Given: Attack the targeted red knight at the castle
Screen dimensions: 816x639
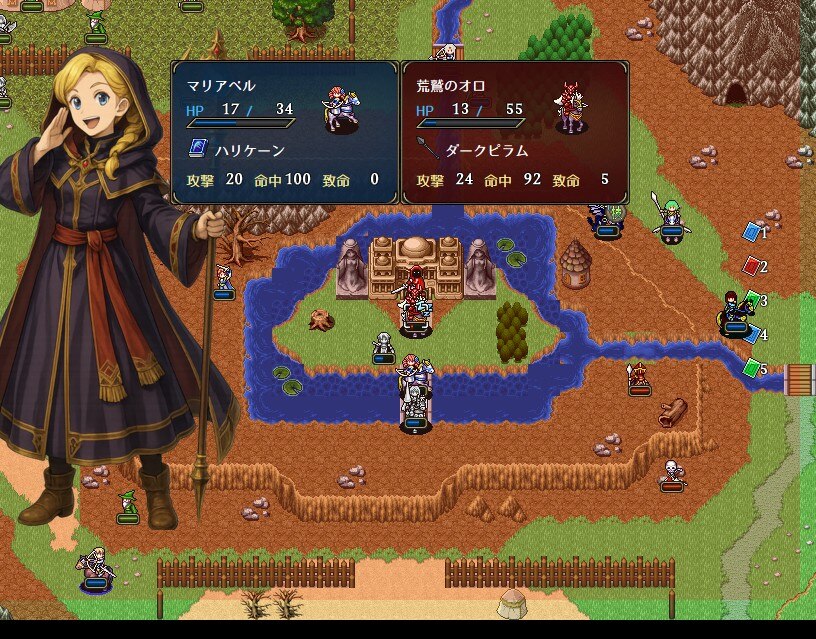Looking at the screenshot, I should pyautogui.click(x=414, y=293).
